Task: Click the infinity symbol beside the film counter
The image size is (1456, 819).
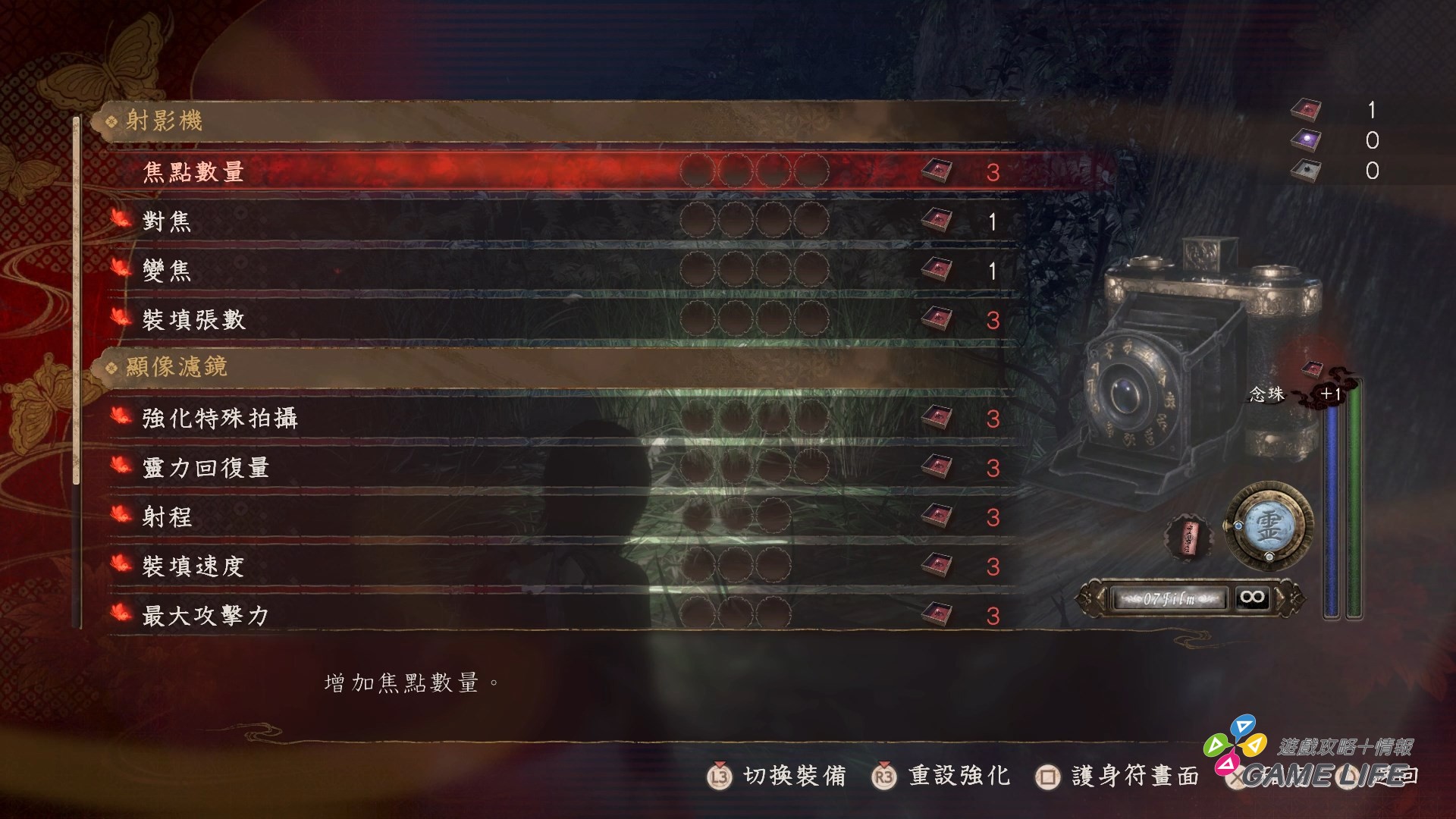Action: (1254, 598)
